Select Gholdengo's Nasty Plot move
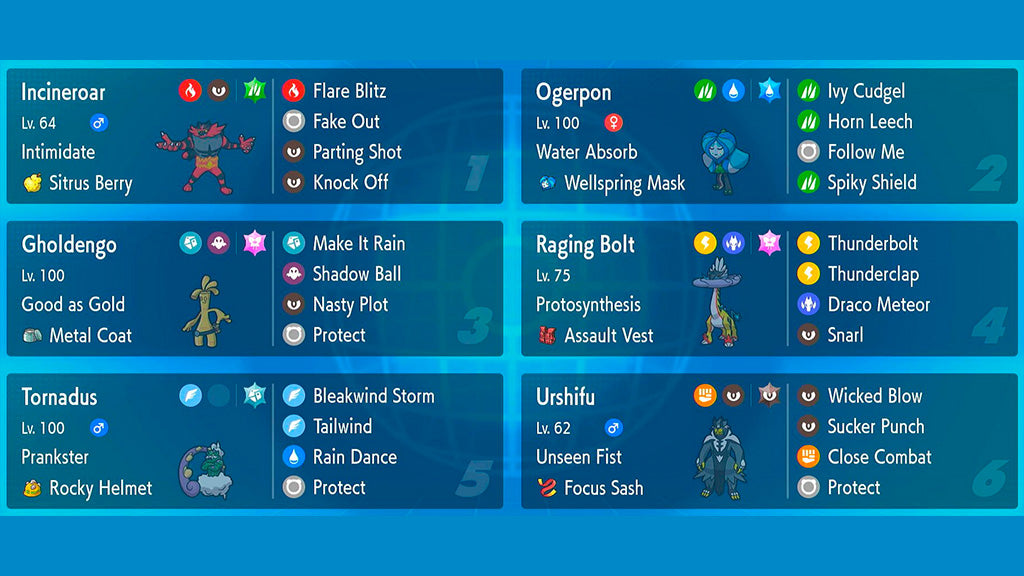Image resolution: width=1024 pixels, height=576 pixels. coord(350,305)
